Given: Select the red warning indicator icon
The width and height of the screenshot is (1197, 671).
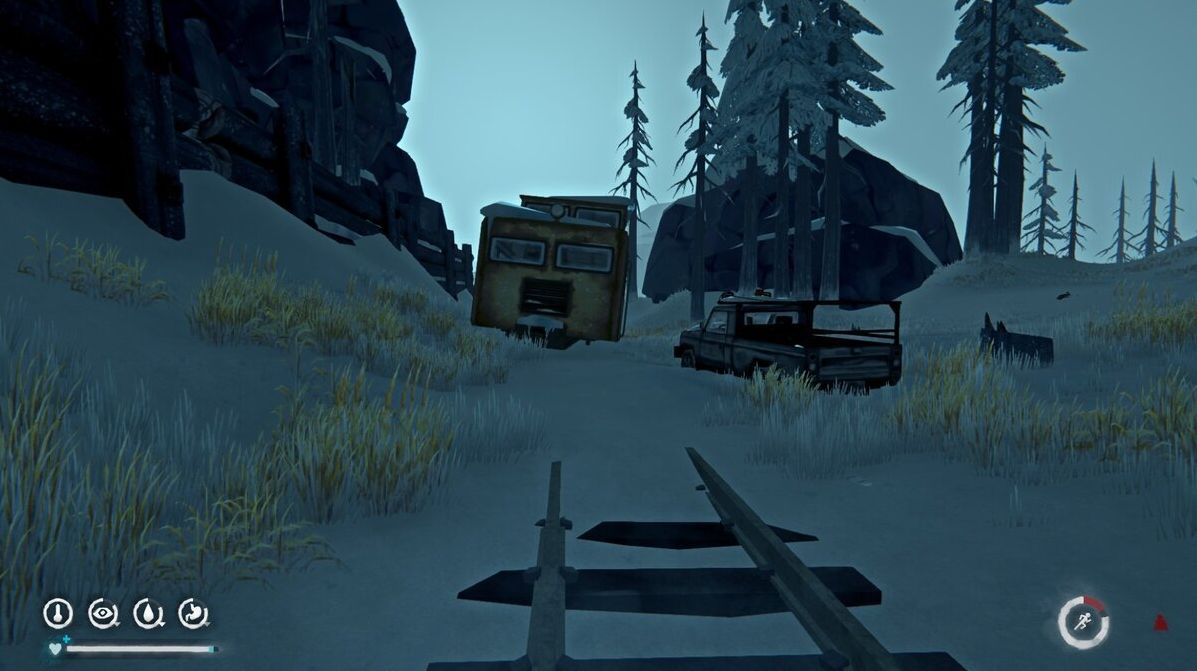Looking at the screenshot, I should (1160, 622).
